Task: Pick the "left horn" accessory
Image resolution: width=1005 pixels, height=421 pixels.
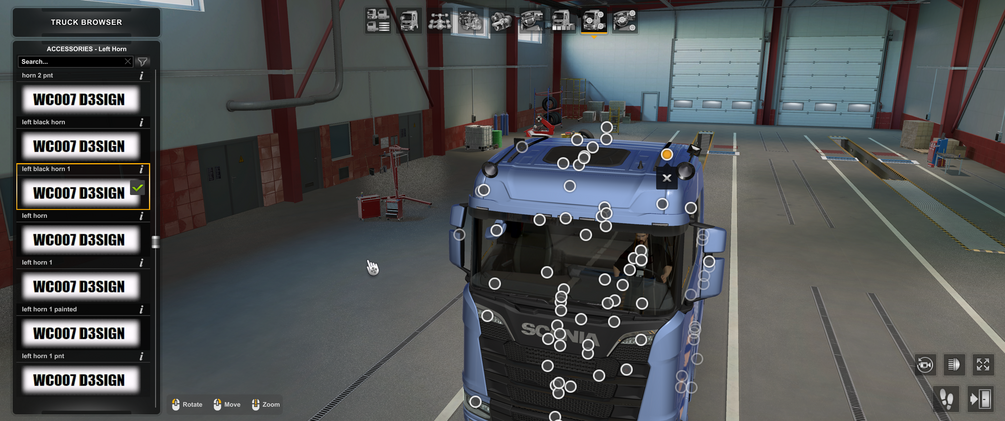Action: point(80,239)
